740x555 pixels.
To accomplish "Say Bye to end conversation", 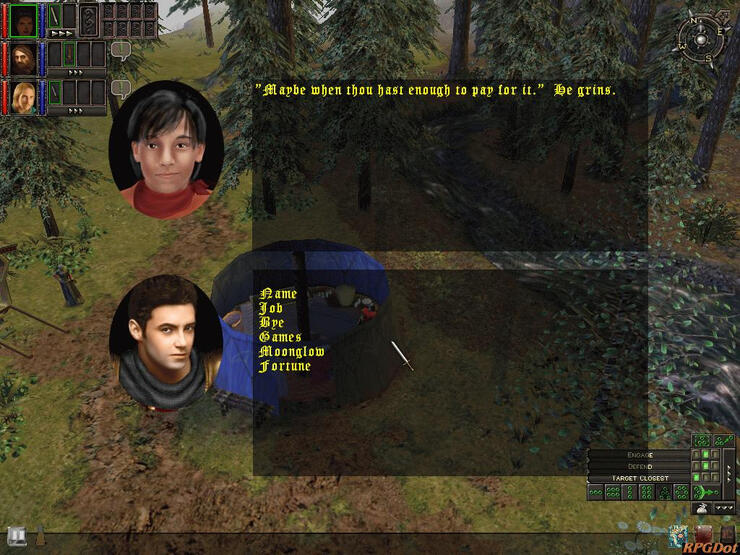I will point(271,323).
